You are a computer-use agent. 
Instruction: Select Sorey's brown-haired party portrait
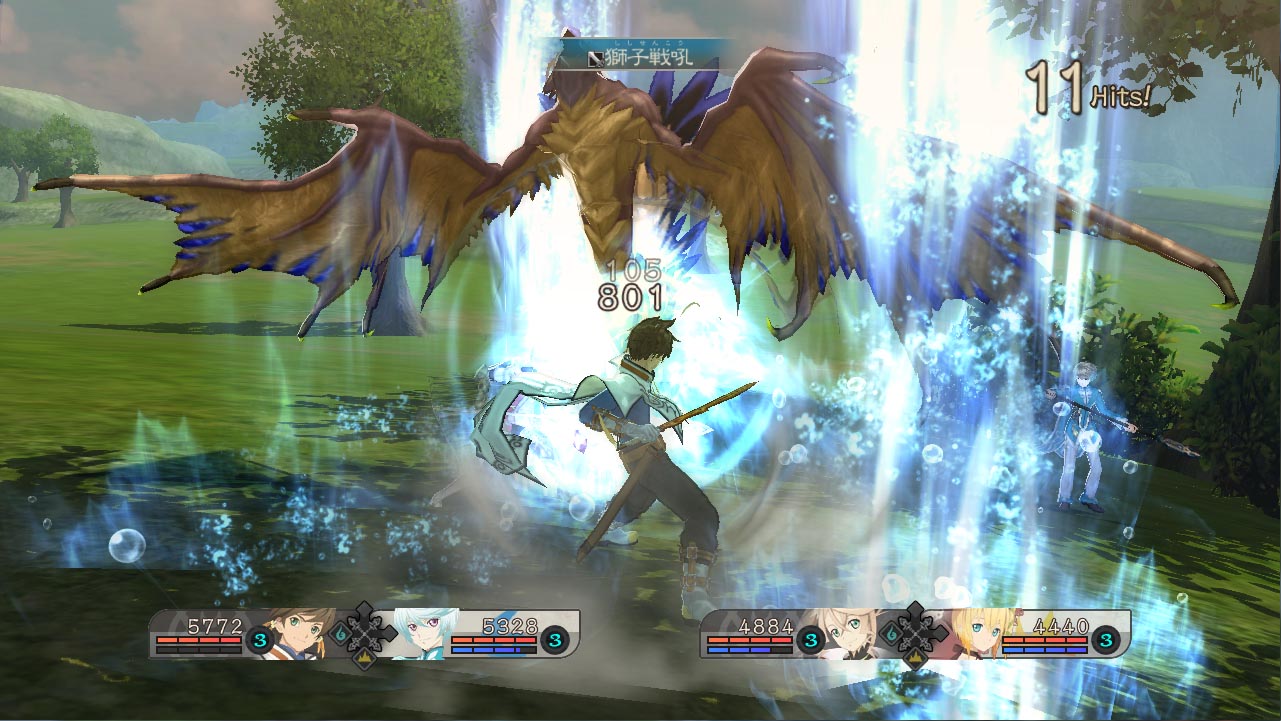tap(305, 633)
